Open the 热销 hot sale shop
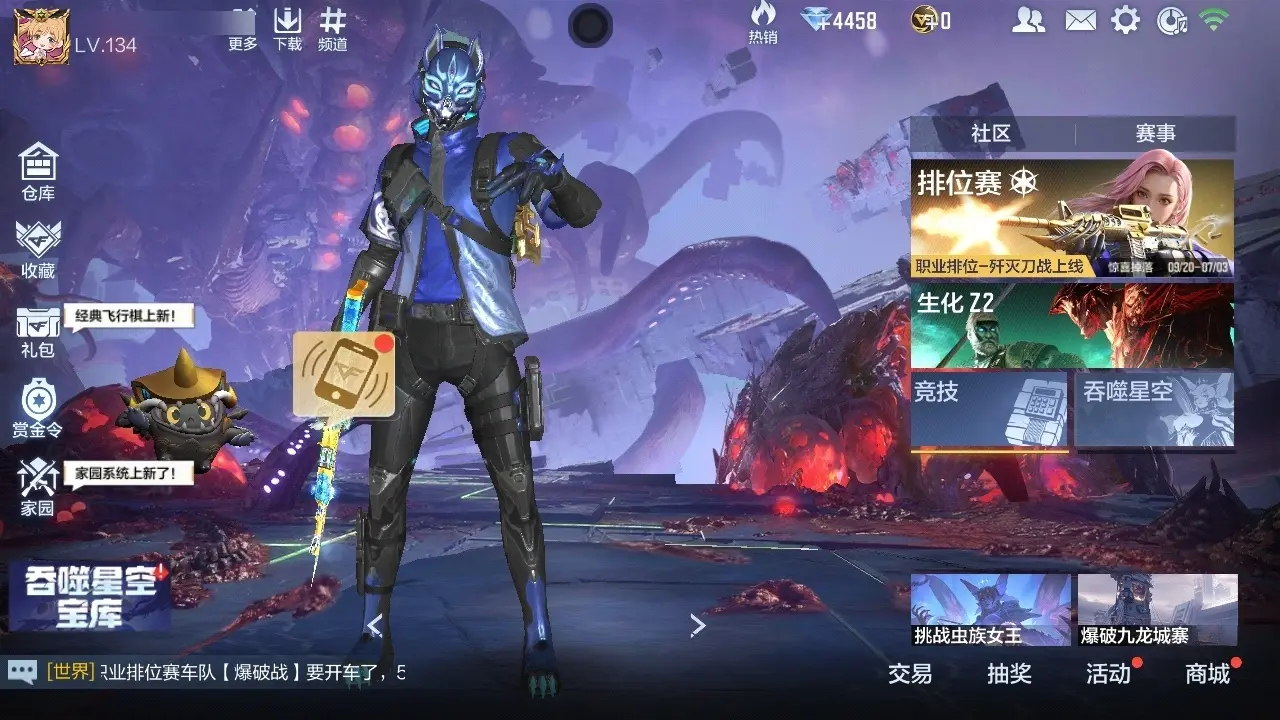 [x=763, y=22]
